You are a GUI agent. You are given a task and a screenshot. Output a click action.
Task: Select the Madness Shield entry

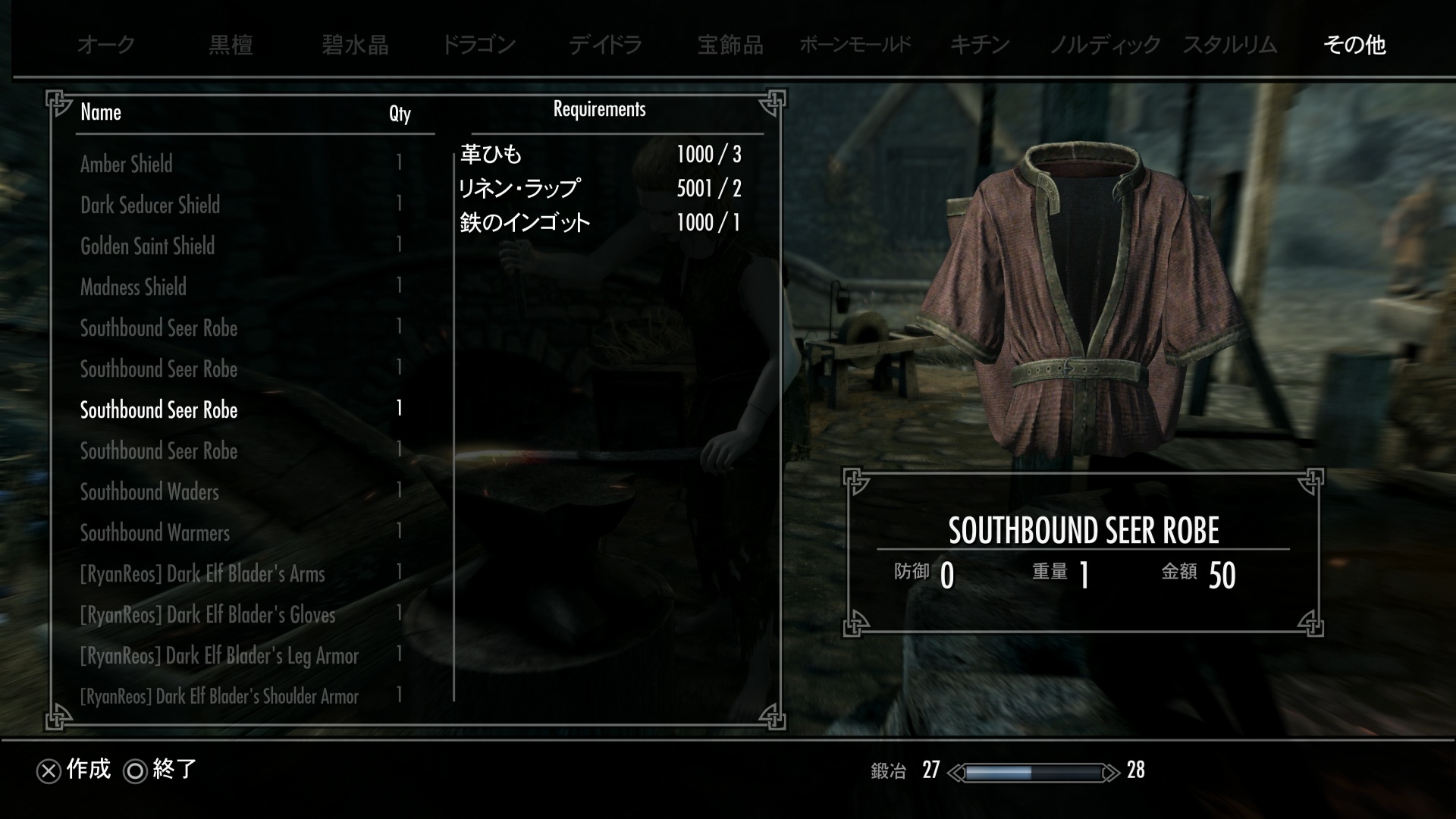click(x=133, y=287)
